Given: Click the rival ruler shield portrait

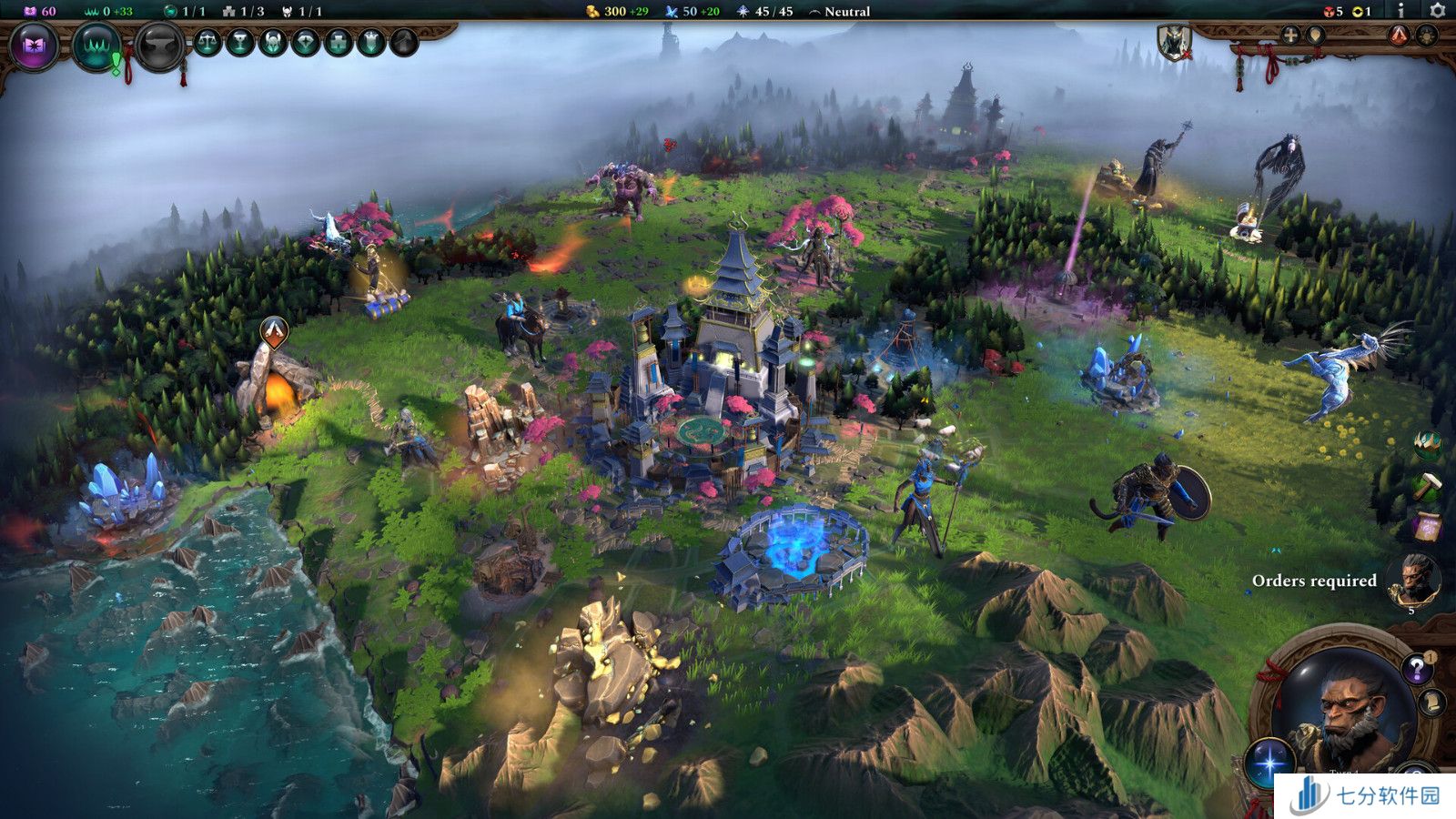Looking at the screenshot, I should pos(1172,42).
